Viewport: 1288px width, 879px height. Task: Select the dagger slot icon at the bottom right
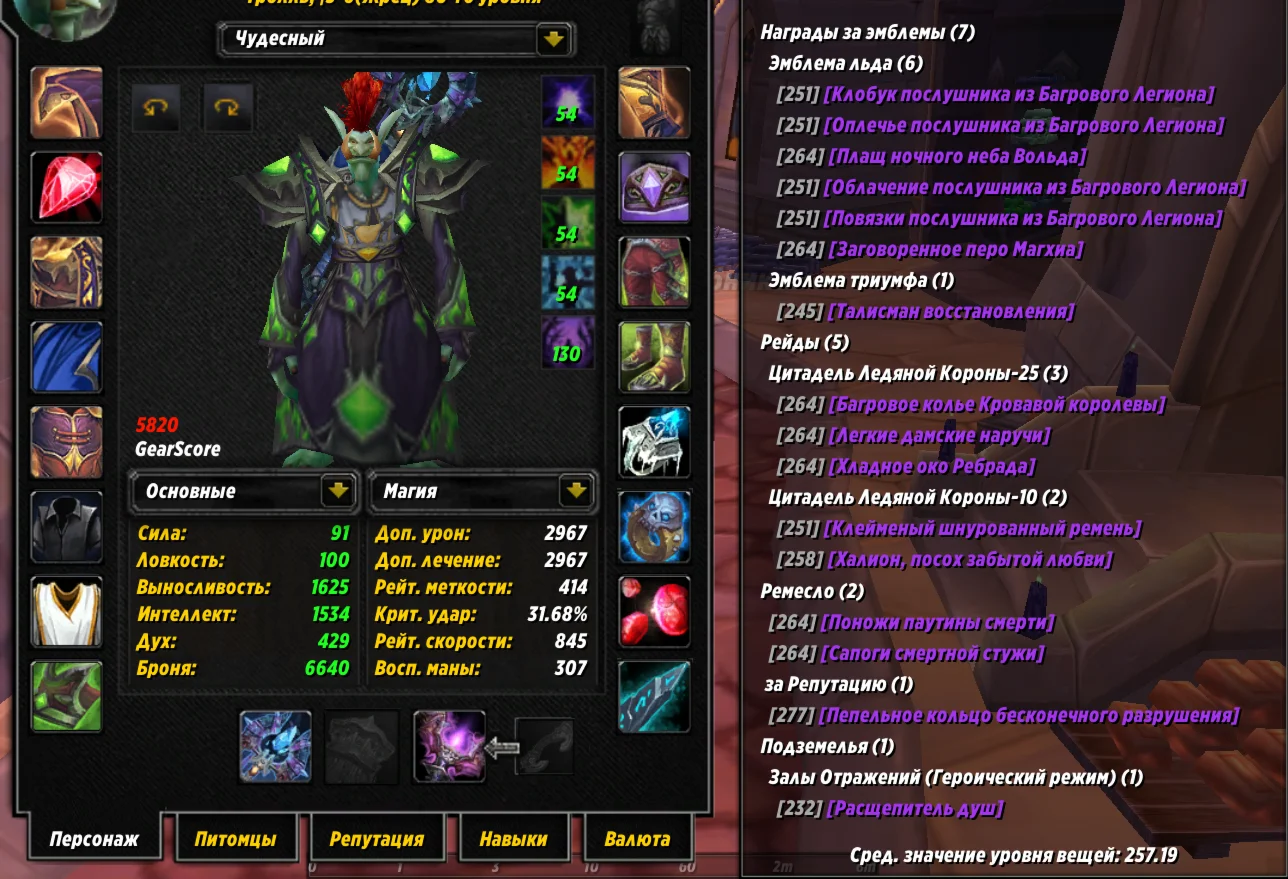(656, 697)
